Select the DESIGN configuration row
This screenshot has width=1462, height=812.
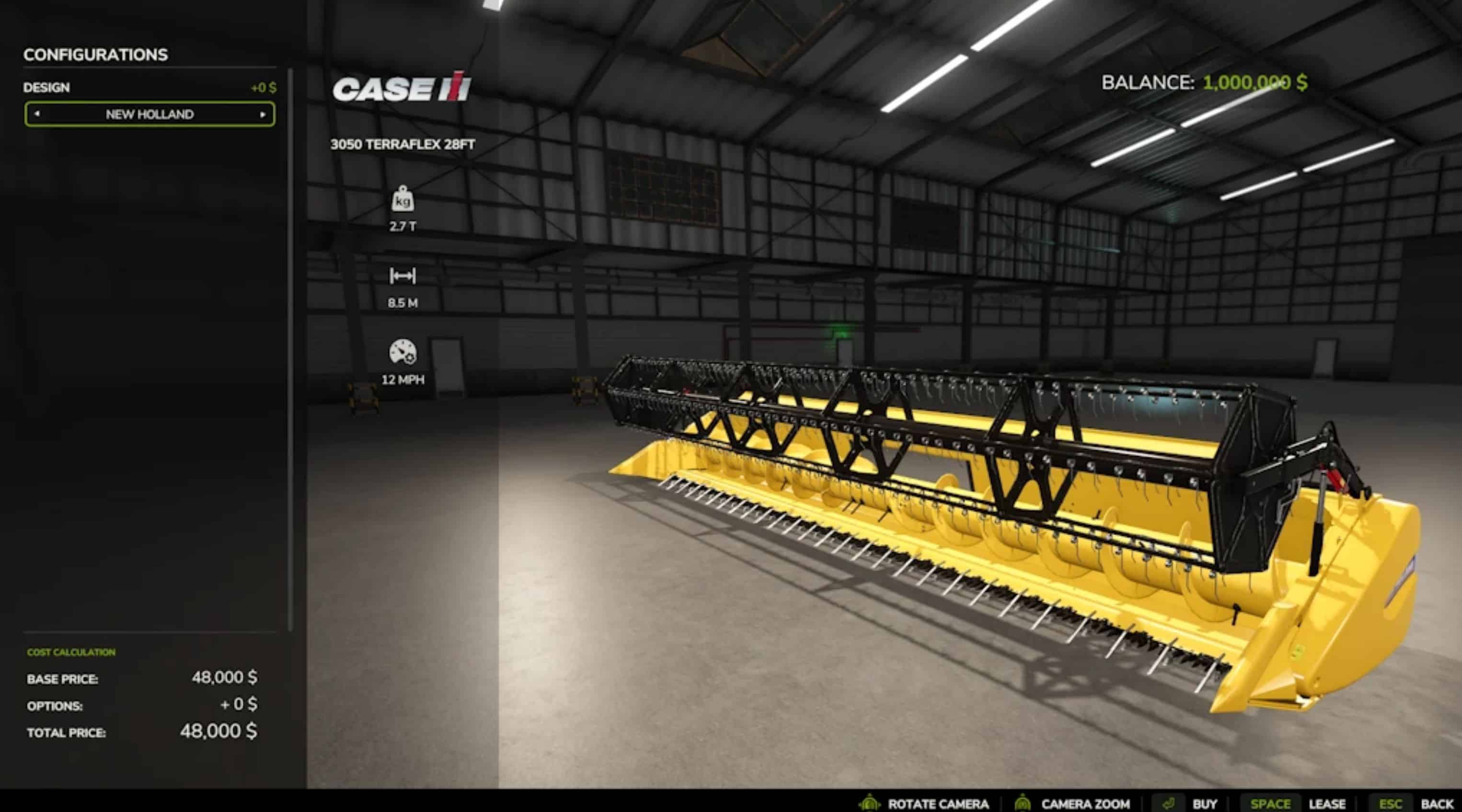point(46,87)
